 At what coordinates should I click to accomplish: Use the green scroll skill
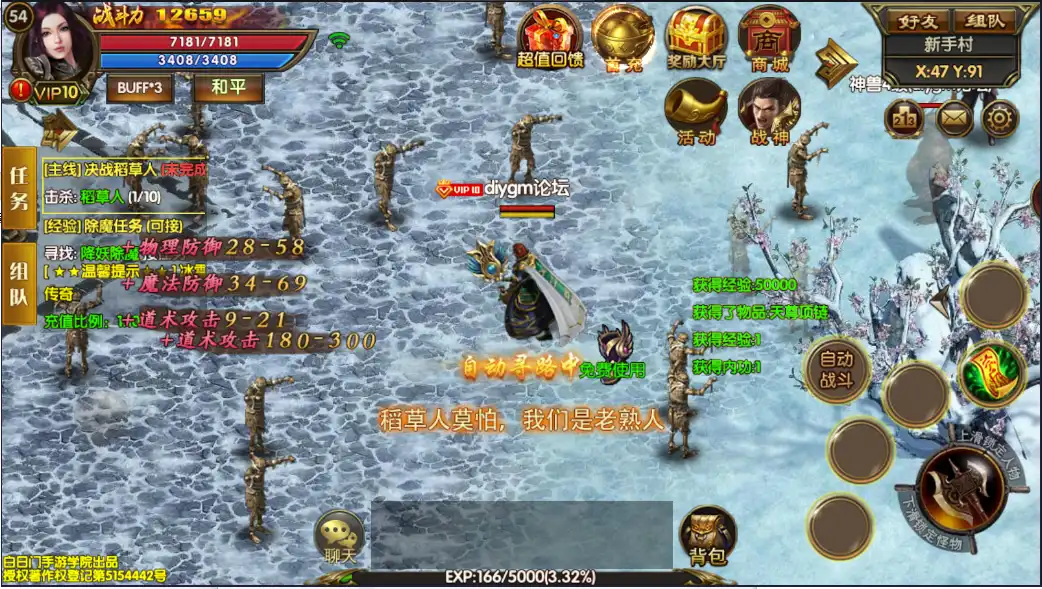coord(988,373)
